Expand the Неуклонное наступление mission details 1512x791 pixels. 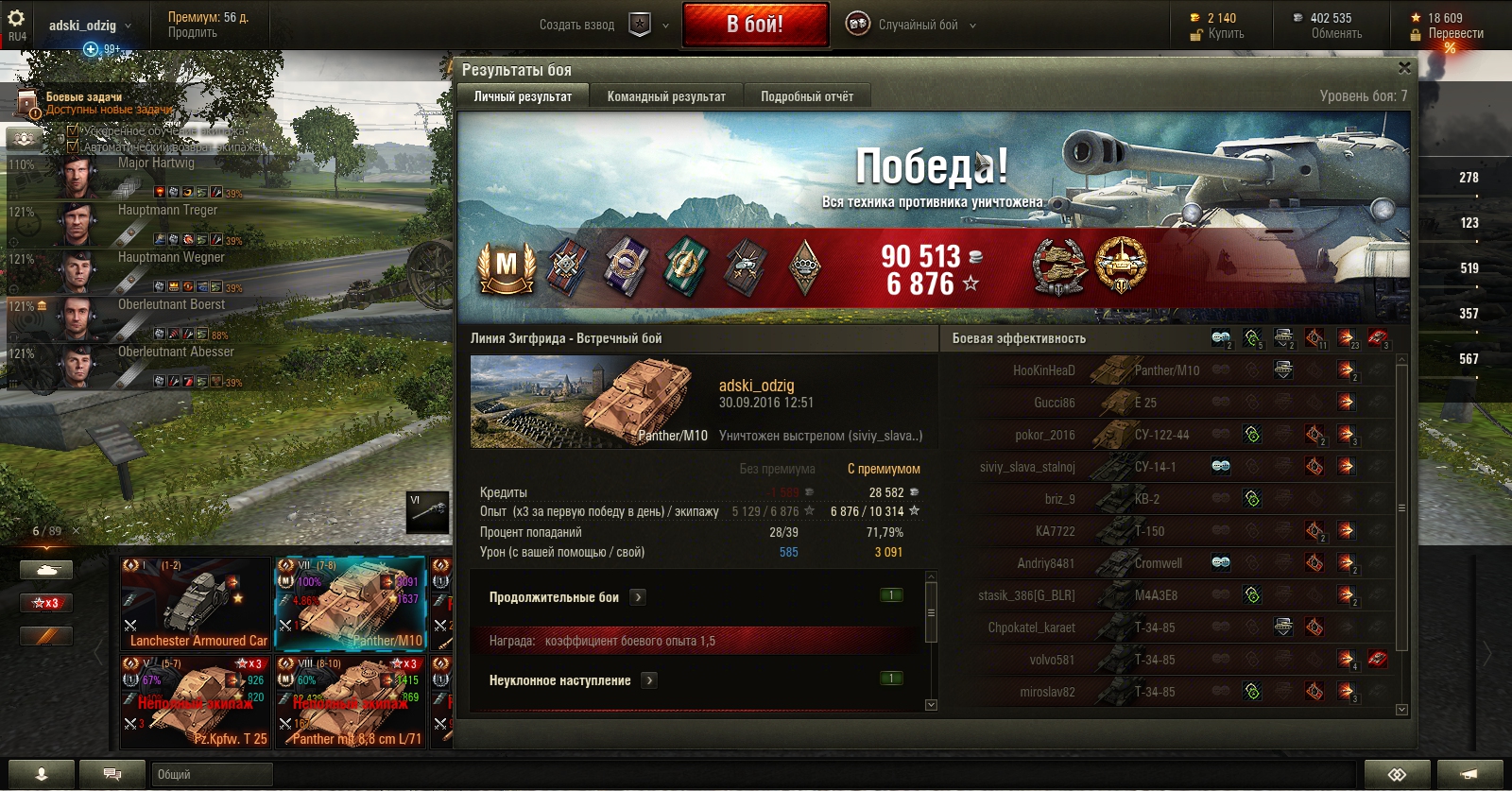point(650,680)
